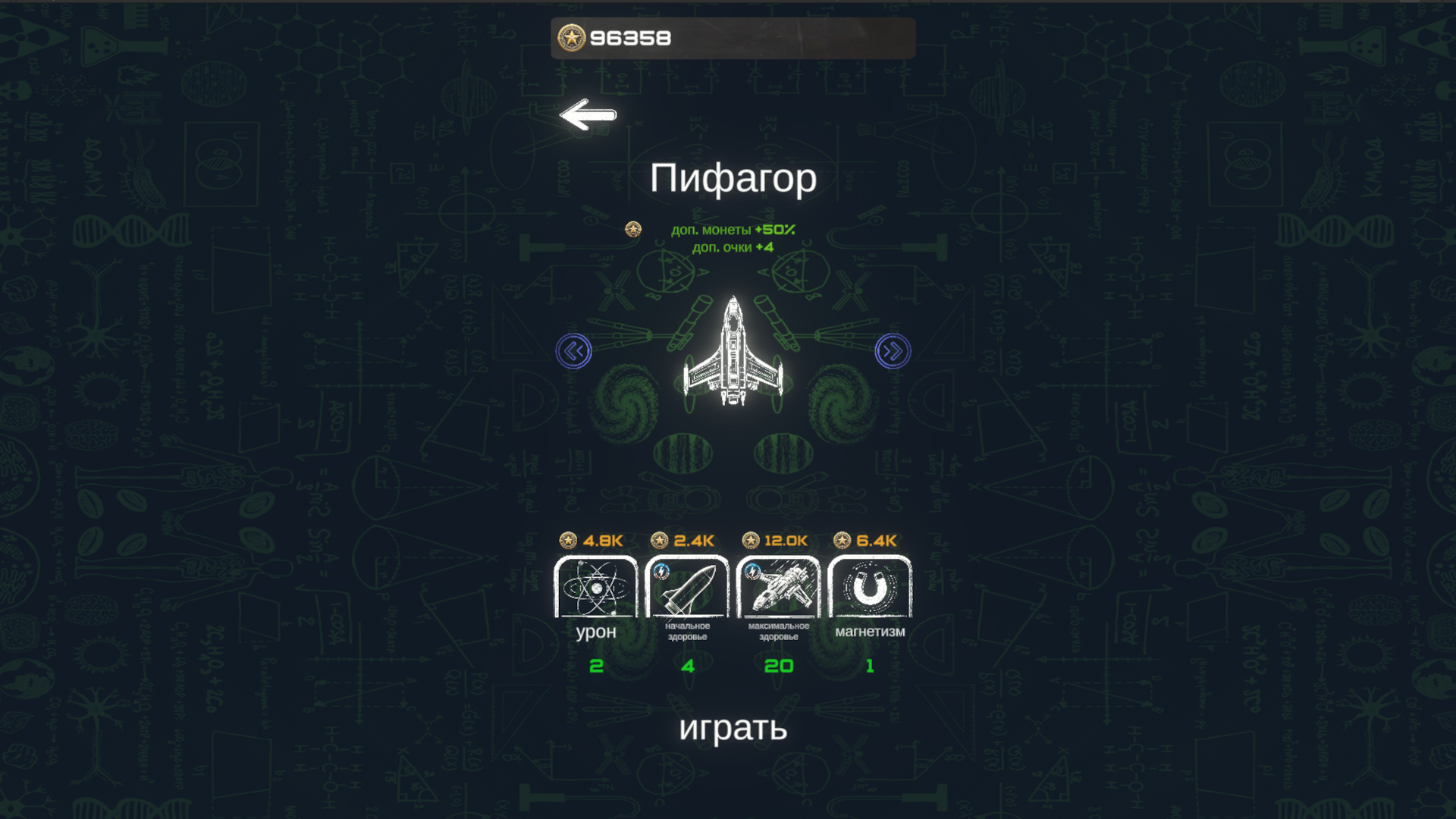
Task: Click the урон upgrade label
Action: 596,632
